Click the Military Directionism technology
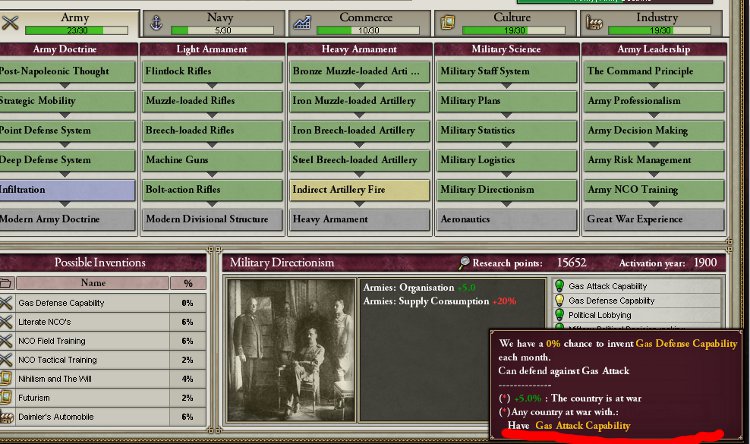The image size is (750, 444). point(506,190)
